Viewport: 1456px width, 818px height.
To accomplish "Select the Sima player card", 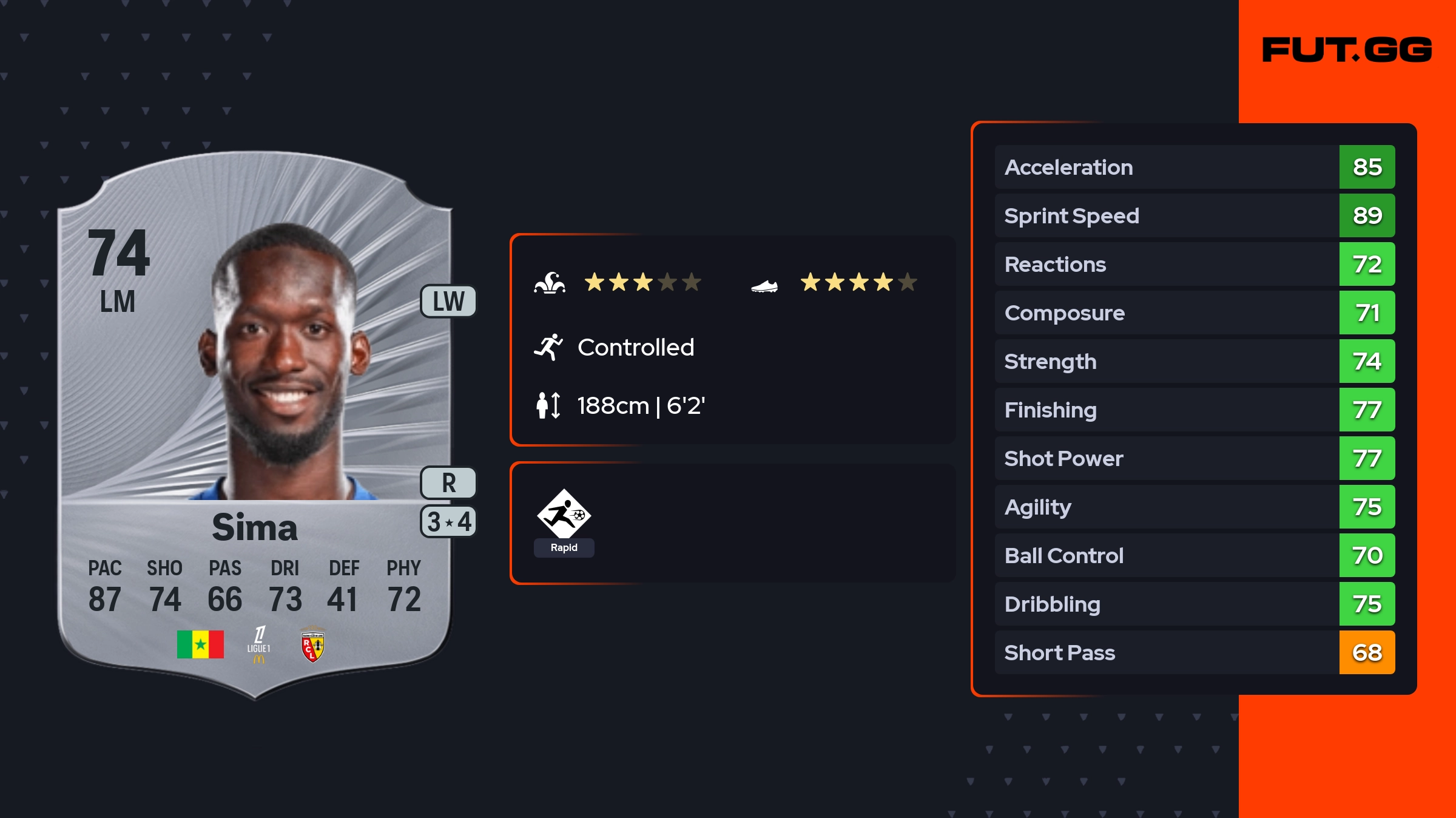I will click(255, 425).
